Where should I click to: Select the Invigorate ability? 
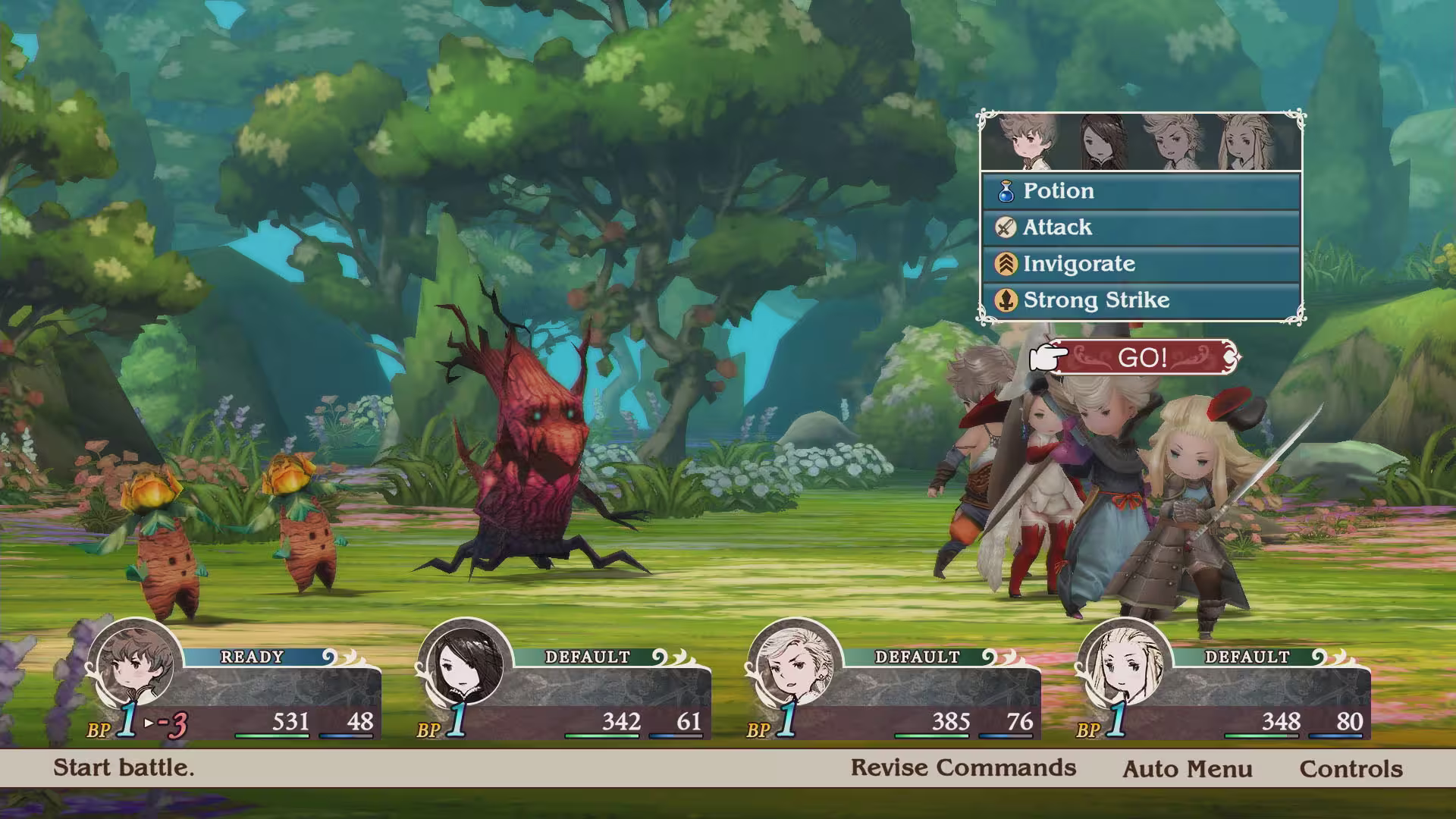[x=1141, y=264]
